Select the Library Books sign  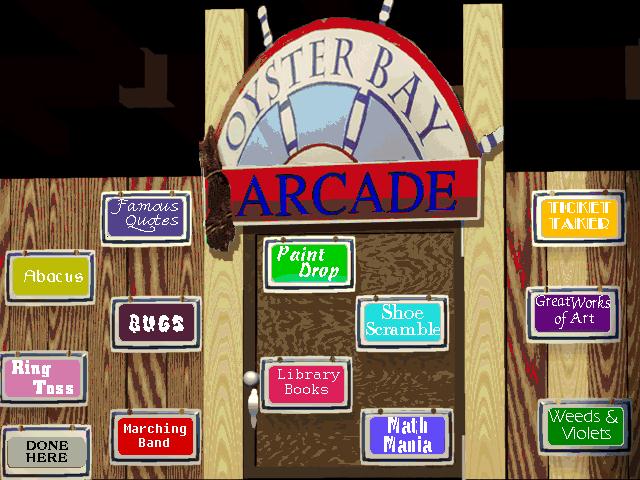coord(307,382)
